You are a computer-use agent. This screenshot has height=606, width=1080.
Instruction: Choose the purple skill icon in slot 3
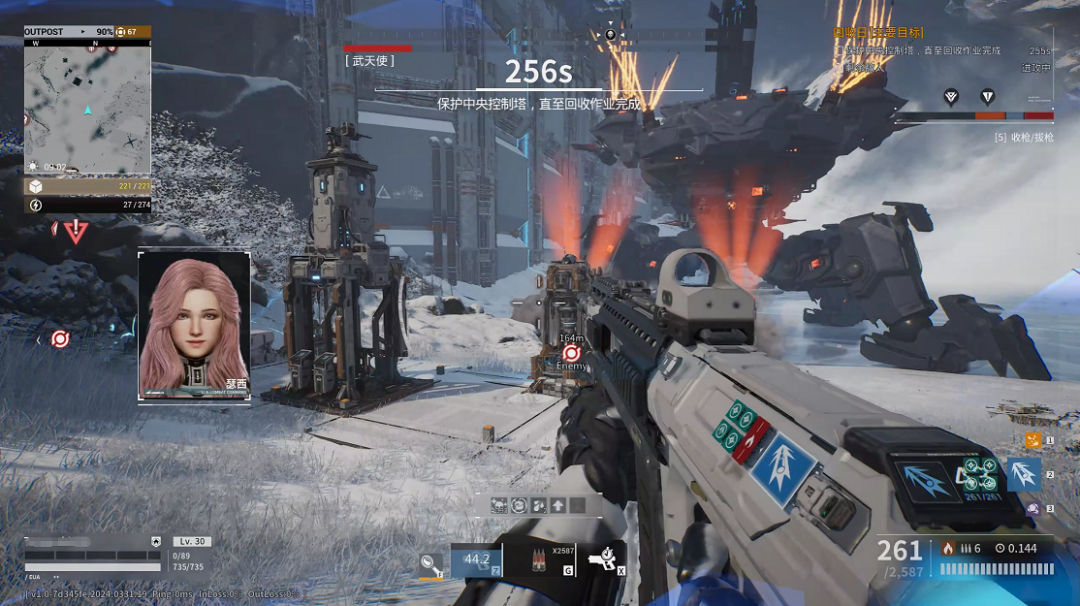pos(1033,508)
